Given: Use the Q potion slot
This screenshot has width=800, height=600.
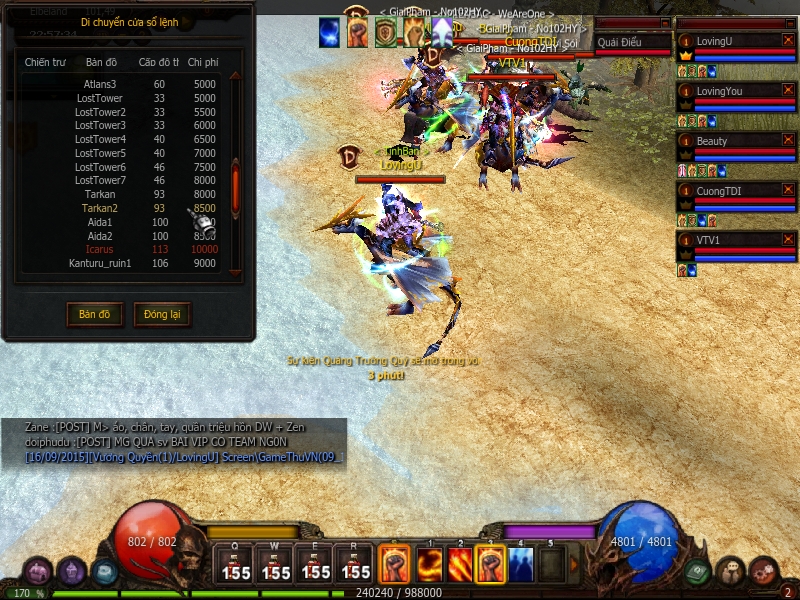Looking at the screenshot, I should click(x=236, y=565).
